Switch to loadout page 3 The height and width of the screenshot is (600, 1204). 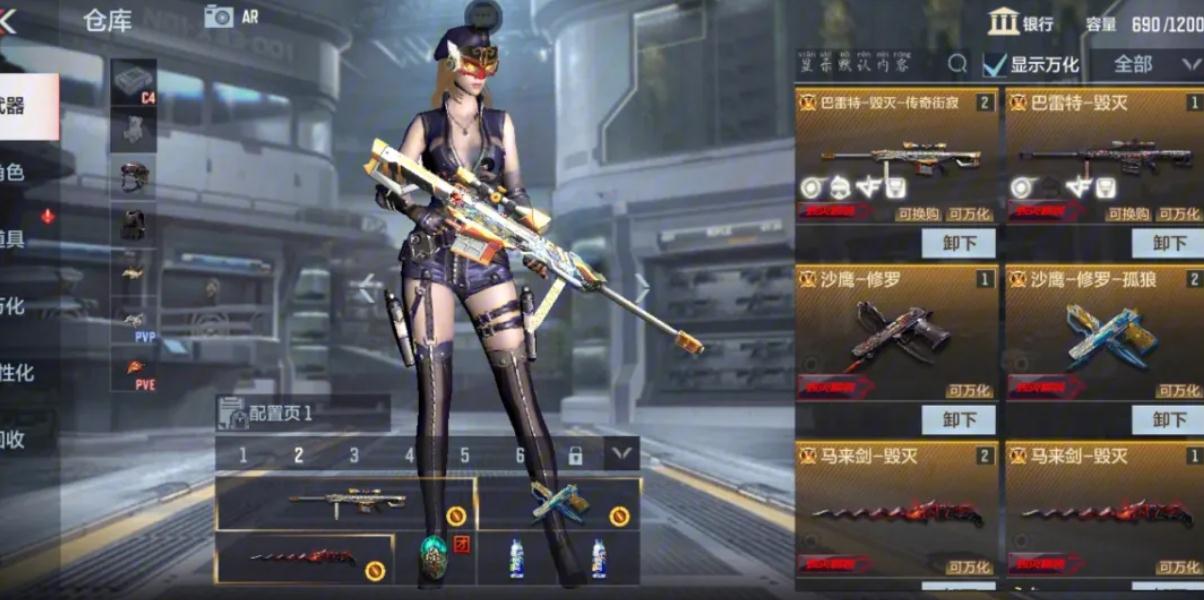point(354,456)
